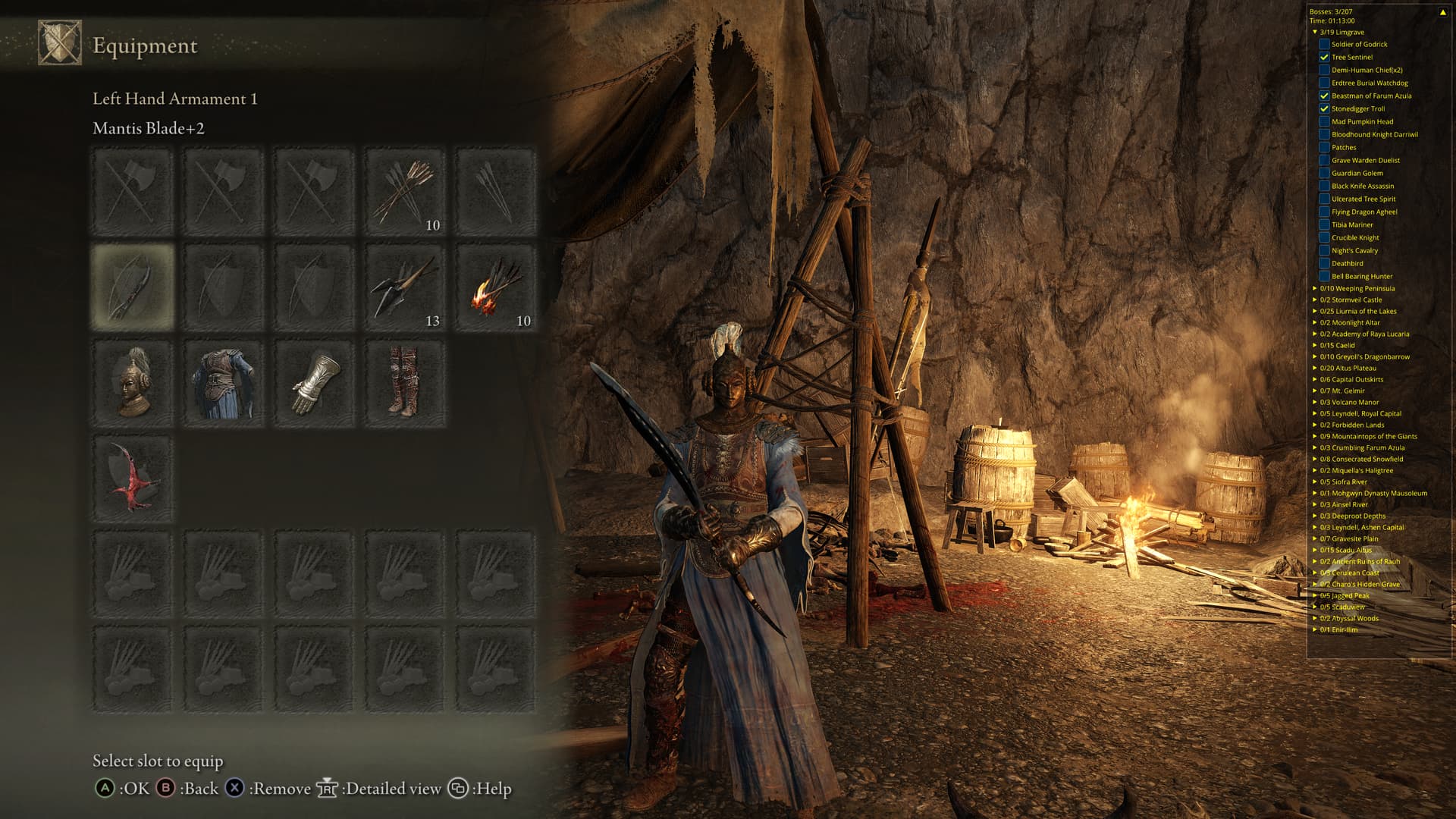Image resolution: width=1456 pixels, height=819 pixels.
Task: Check off Flying Dragon Agheel
Action: coord(1324,212)
